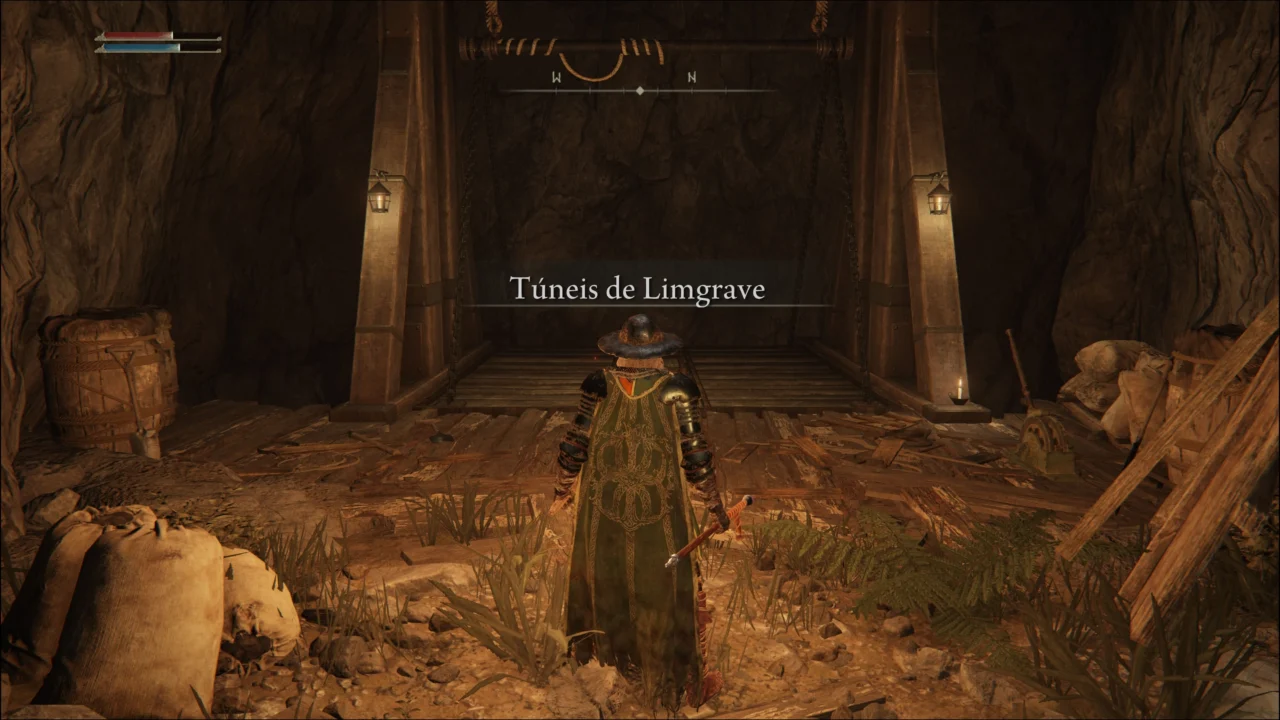Click the player character's blue hat
Screen dimensions: 1280x720
point(637,330)
